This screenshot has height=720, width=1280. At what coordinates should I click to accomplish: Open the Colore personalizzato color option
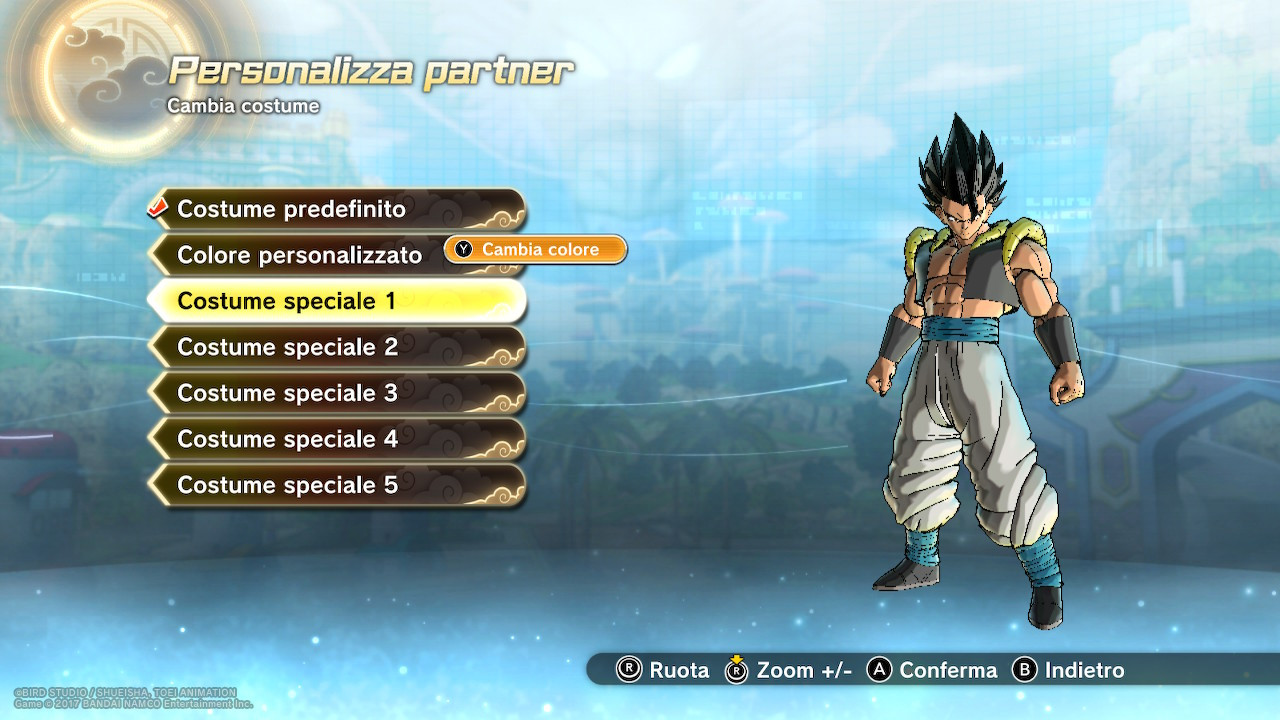coord(300,255)
